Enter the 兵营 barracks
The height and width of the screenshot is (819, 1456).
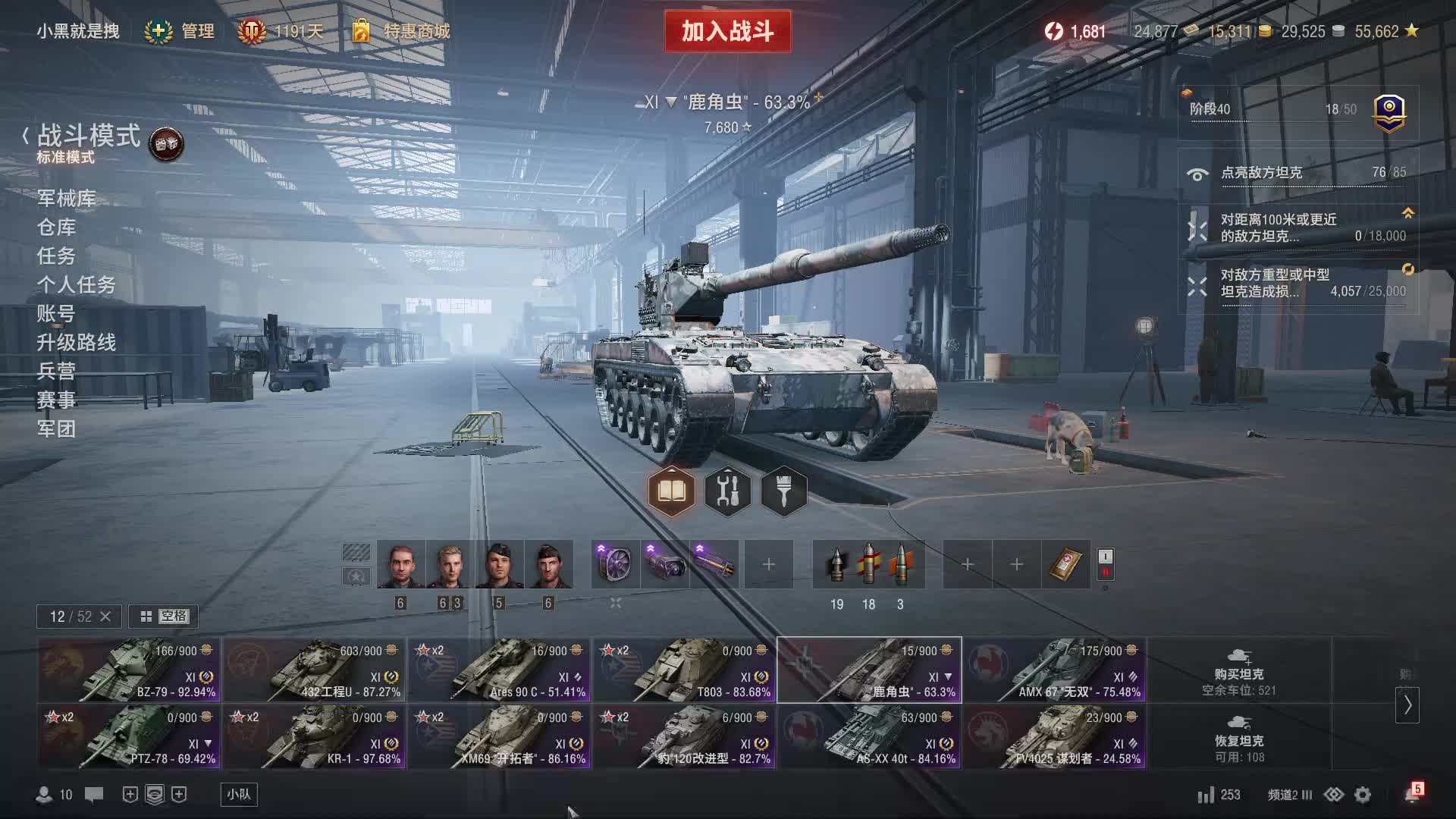pyautogui.click(x=56, y=372)
